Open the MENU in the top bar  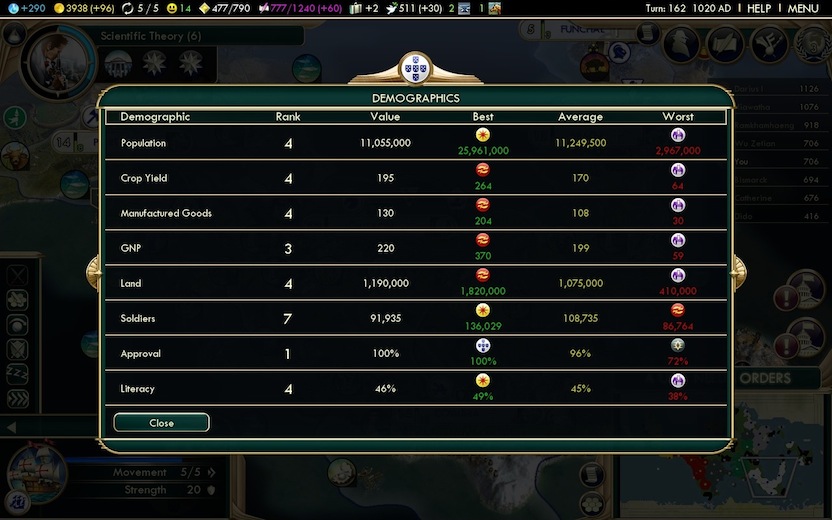803,8
